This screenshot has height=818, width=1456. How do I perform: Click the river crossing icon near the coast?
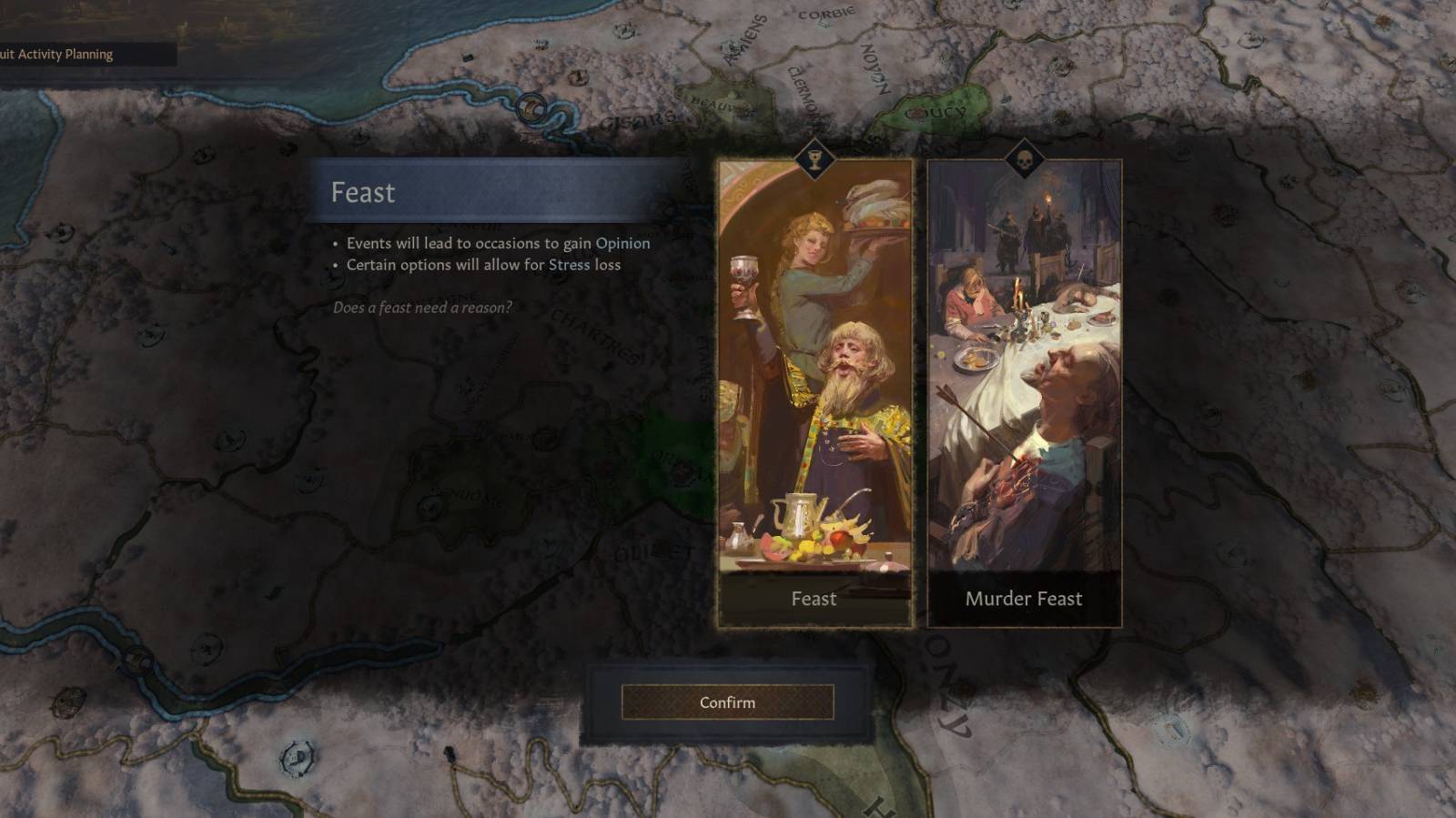[531, 108]
